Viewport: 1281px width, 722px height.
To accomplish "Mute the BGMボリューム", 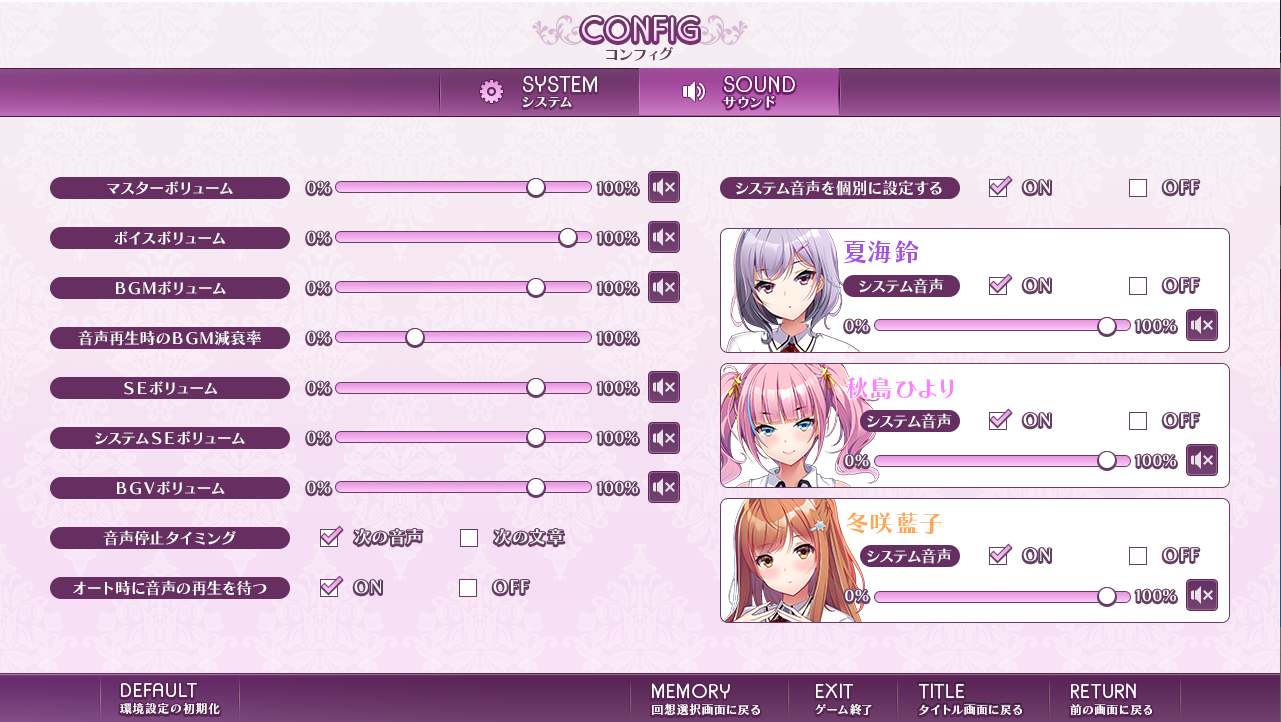I will (x=663, y=287).
